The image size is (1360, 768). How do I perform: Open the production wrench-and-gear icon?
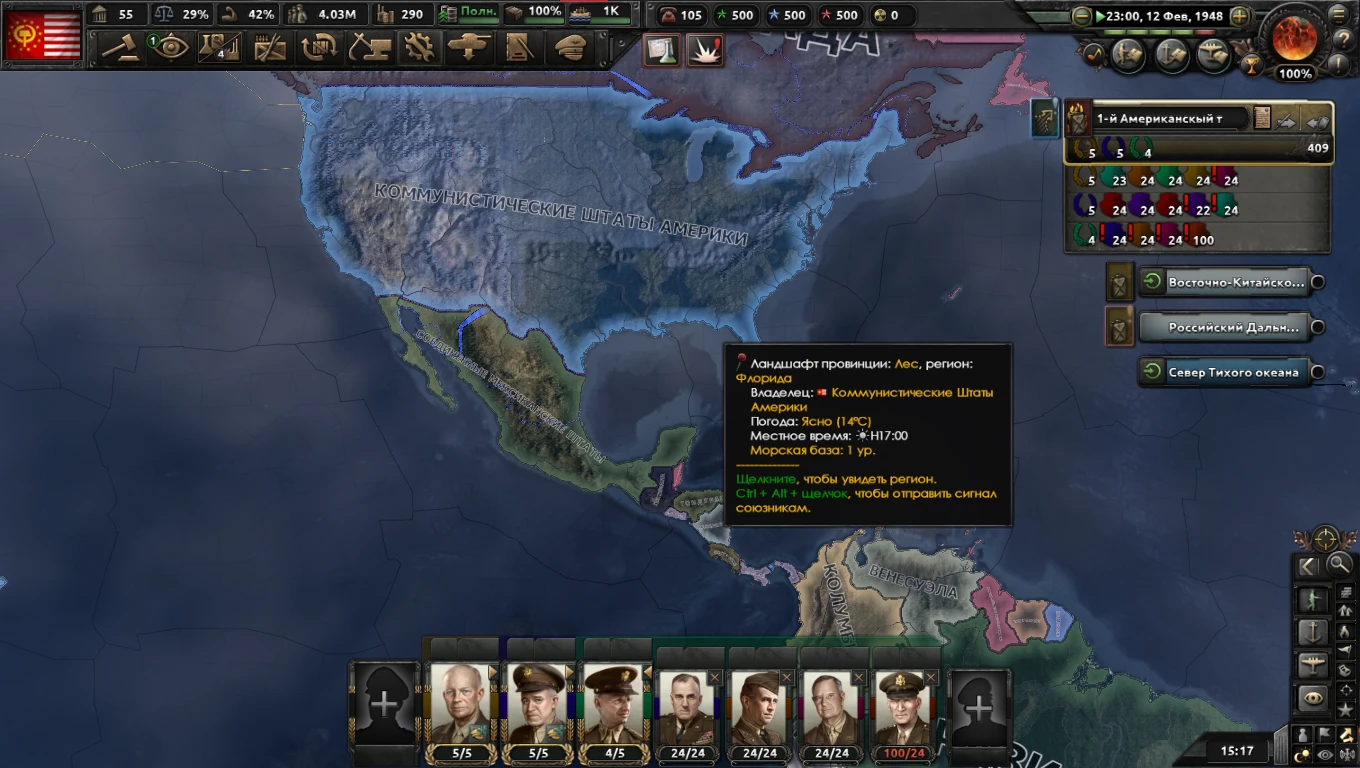[419, 47]
